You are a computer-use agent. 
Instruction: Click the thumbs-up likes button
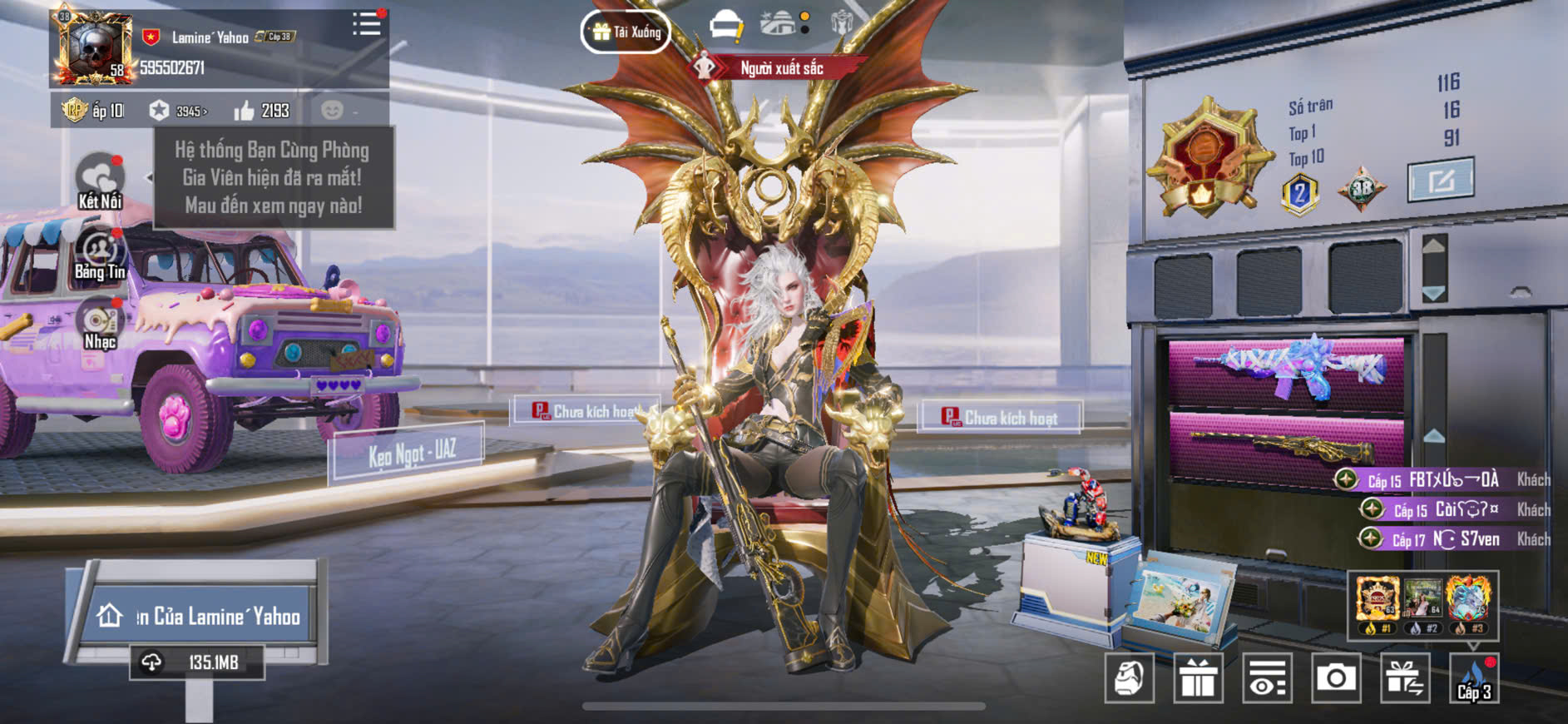262,111
